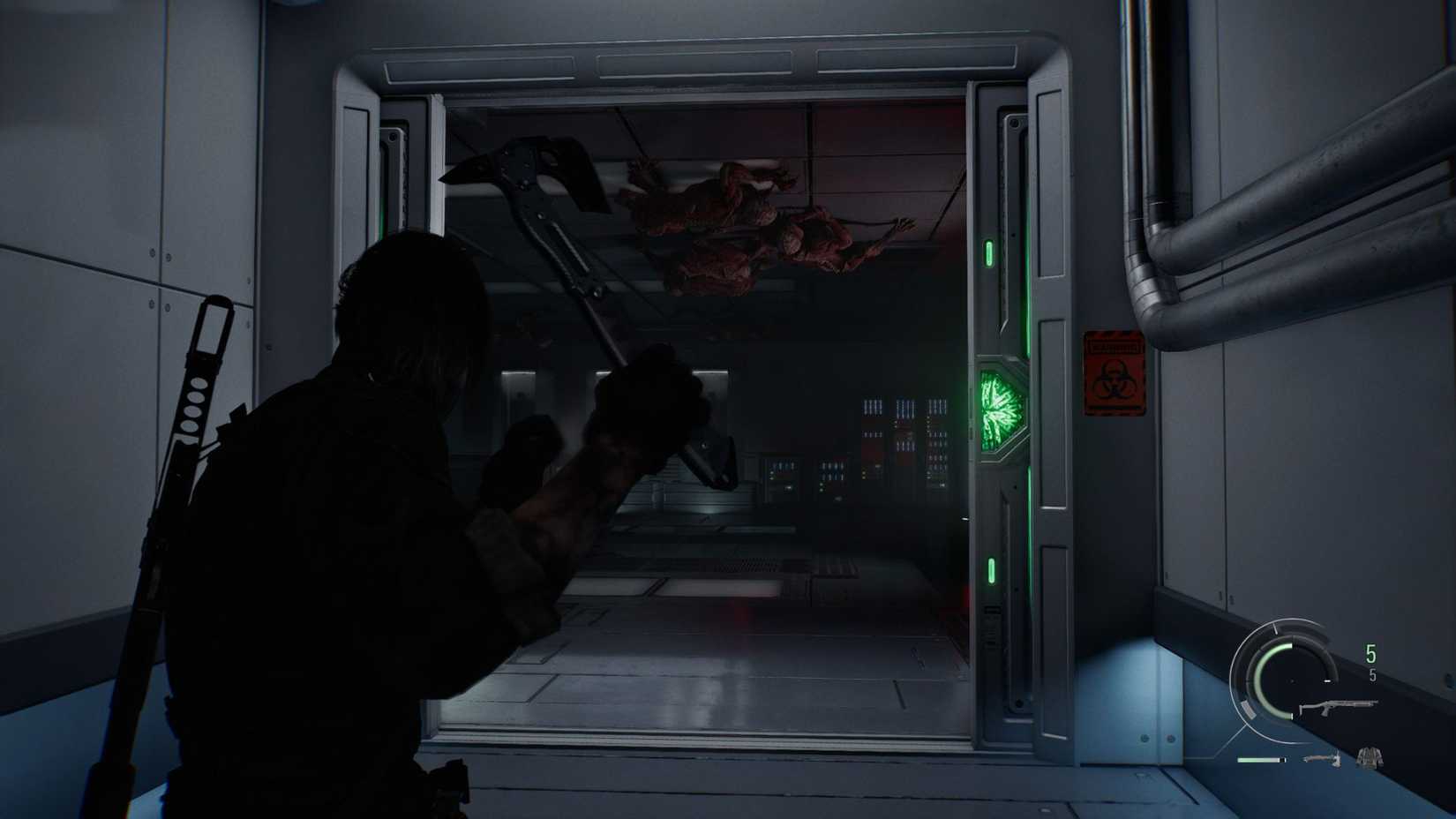Select the jacket gear icon

point(1369,756)
